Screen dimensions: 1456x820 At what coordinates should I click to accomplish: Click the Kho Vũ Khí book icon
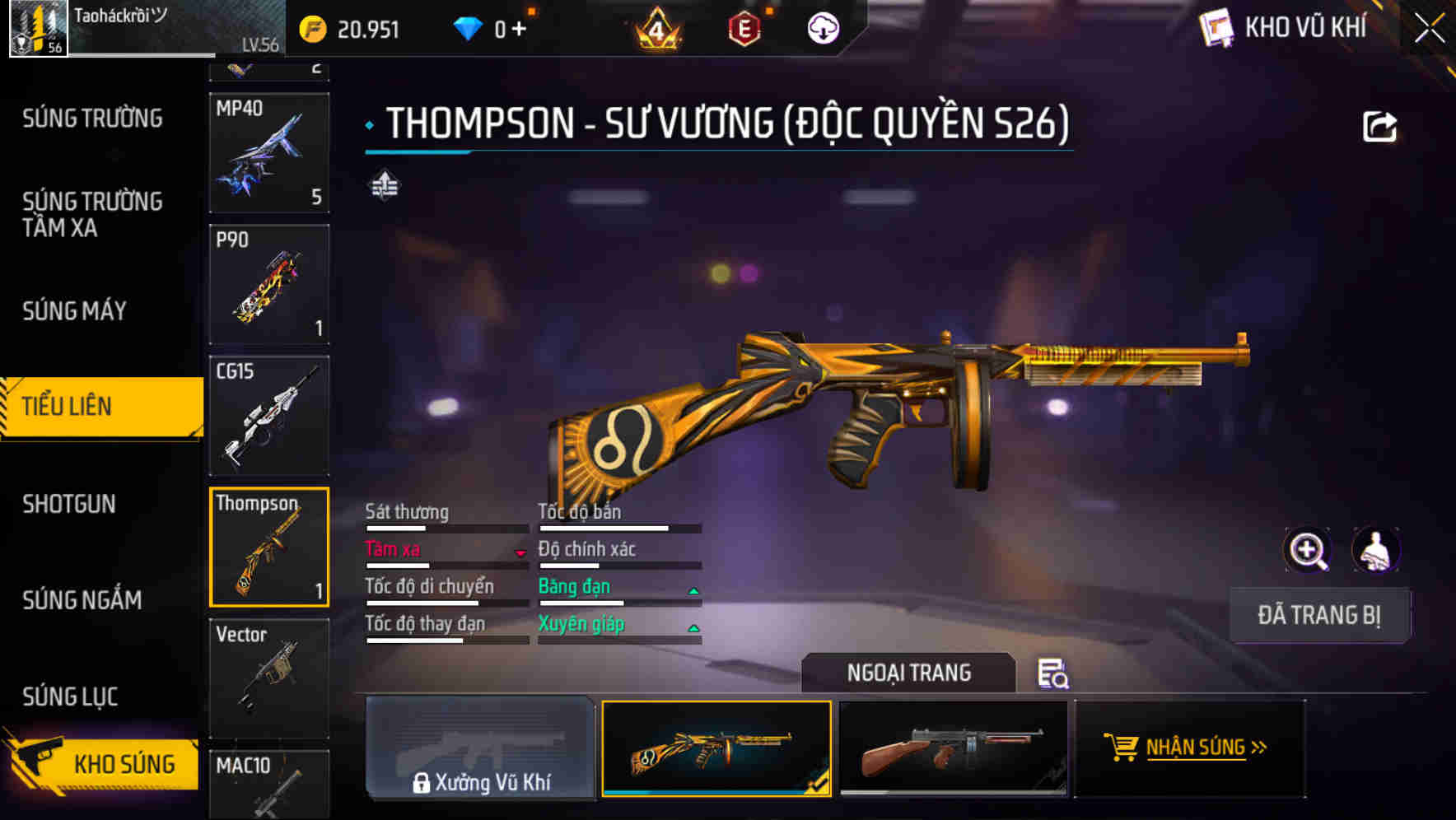tap(1216, 27)
